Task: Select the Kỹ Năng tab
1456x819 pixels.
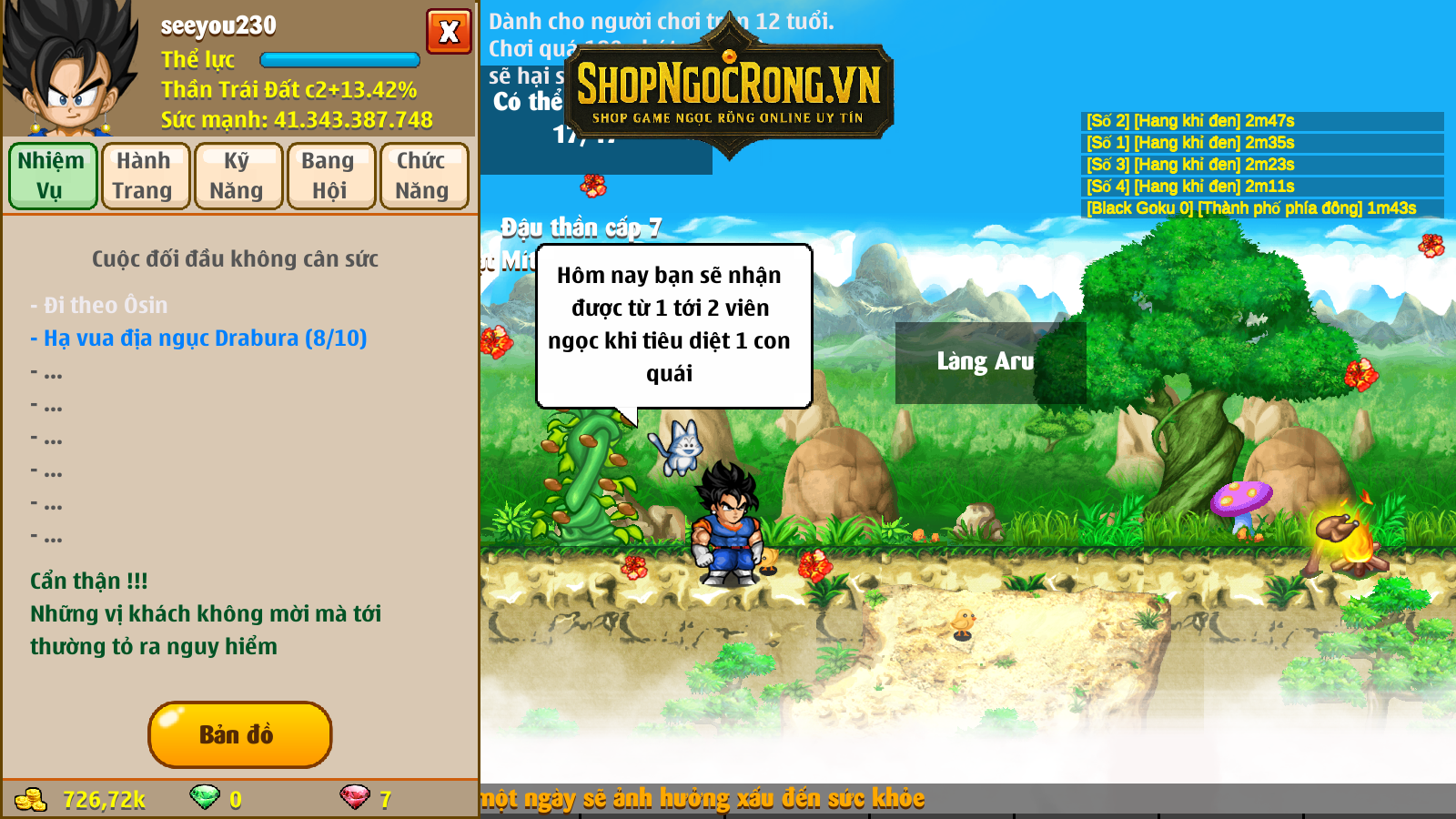Action: point(238,176)
